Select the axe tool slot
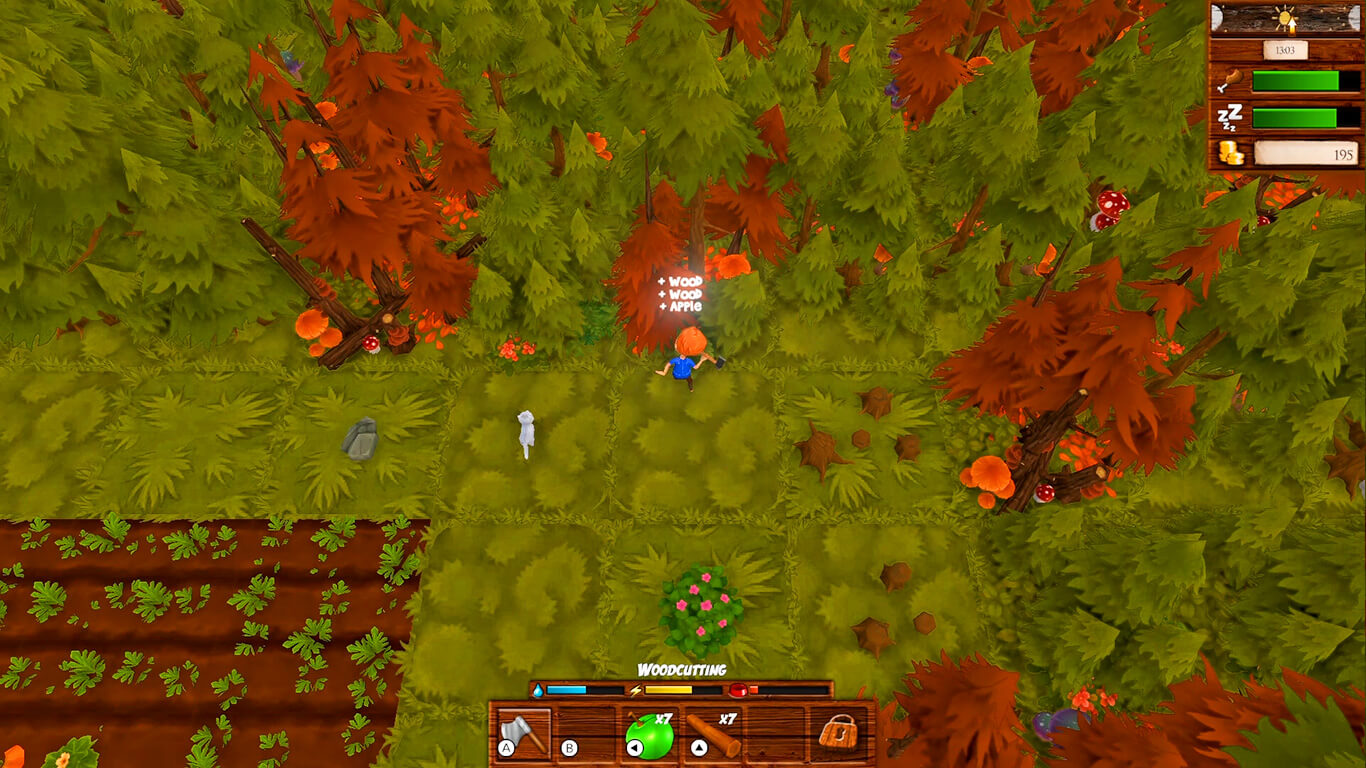 pos(524,733)
